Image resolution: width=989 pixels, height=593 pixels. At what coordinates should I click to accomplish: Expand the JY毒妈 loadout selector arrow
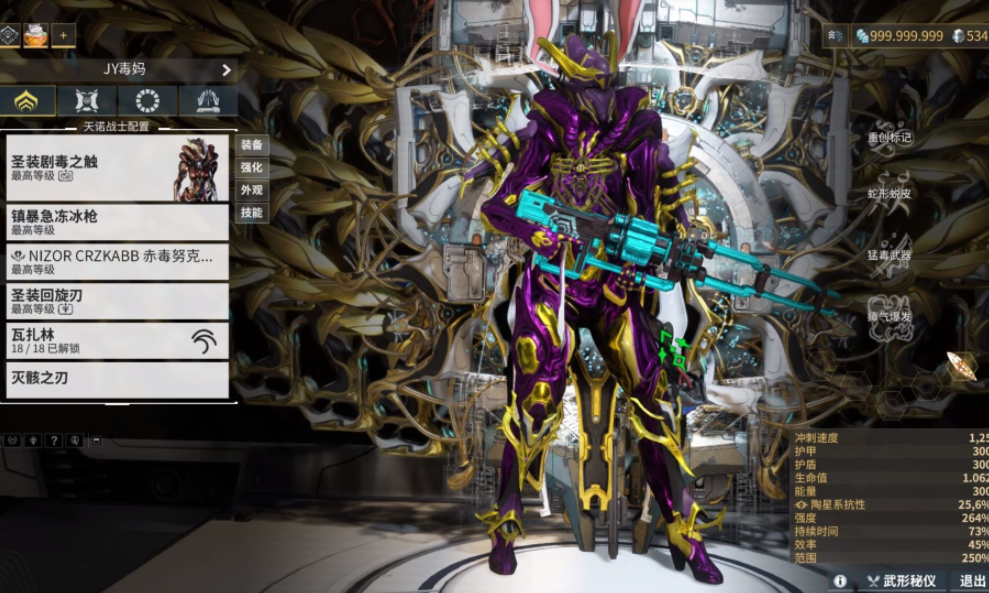click(226, 70)
